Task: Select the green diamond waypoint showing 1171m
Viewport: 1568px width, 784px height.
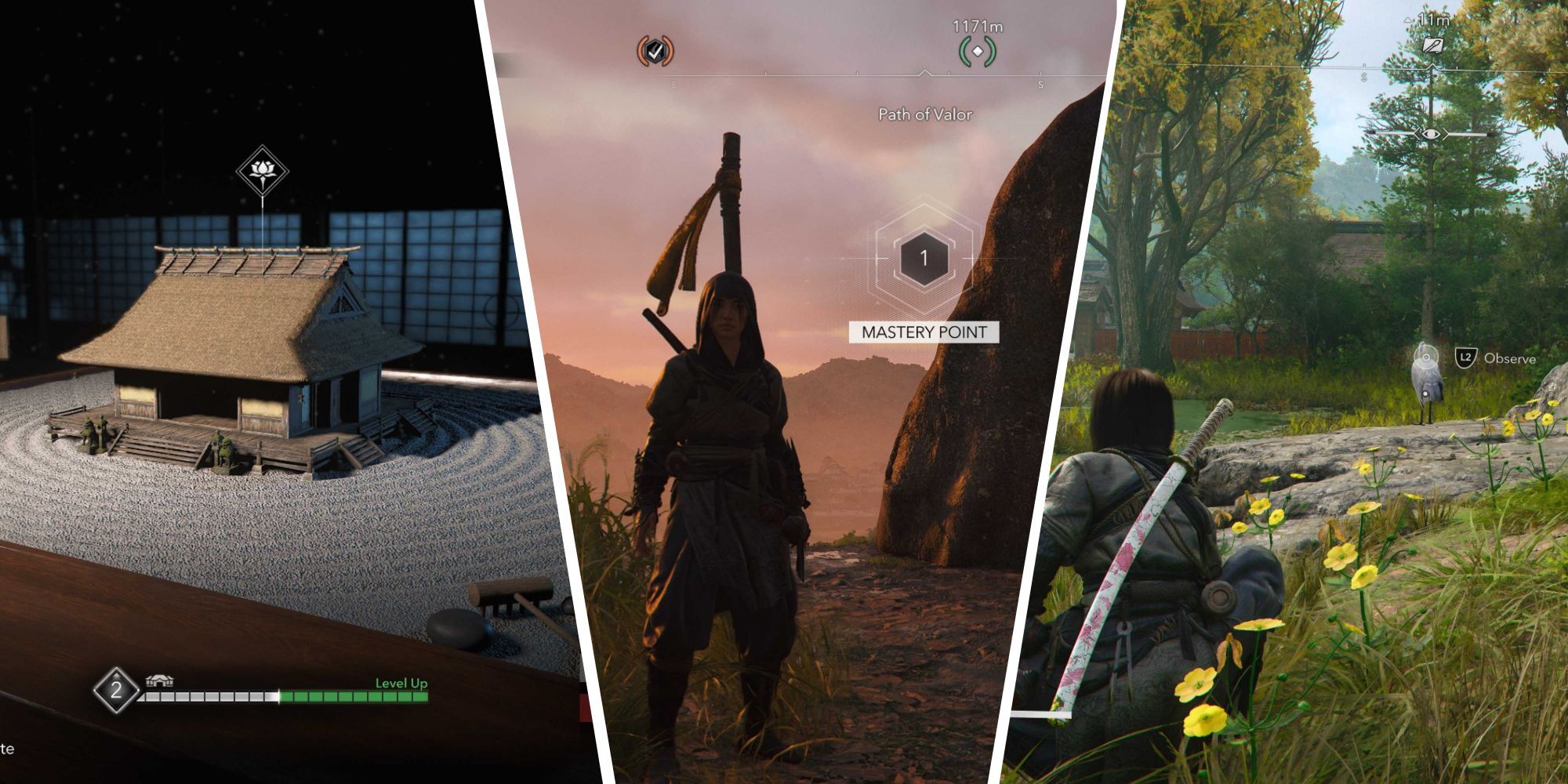Action: pyautogui.click(x=977, y=50)
